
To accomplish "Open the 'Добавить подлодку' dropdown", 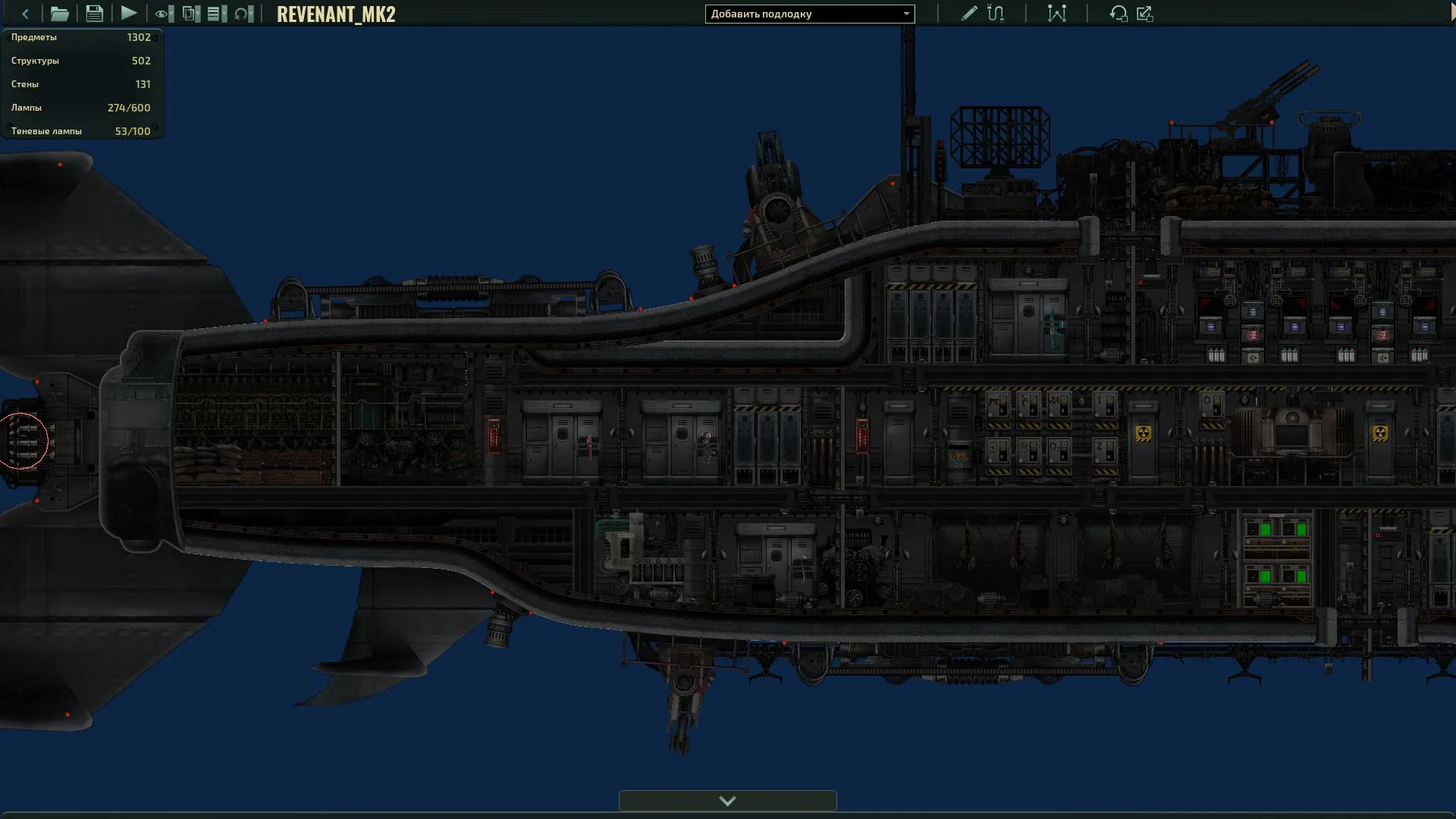I will coord(809,14).
